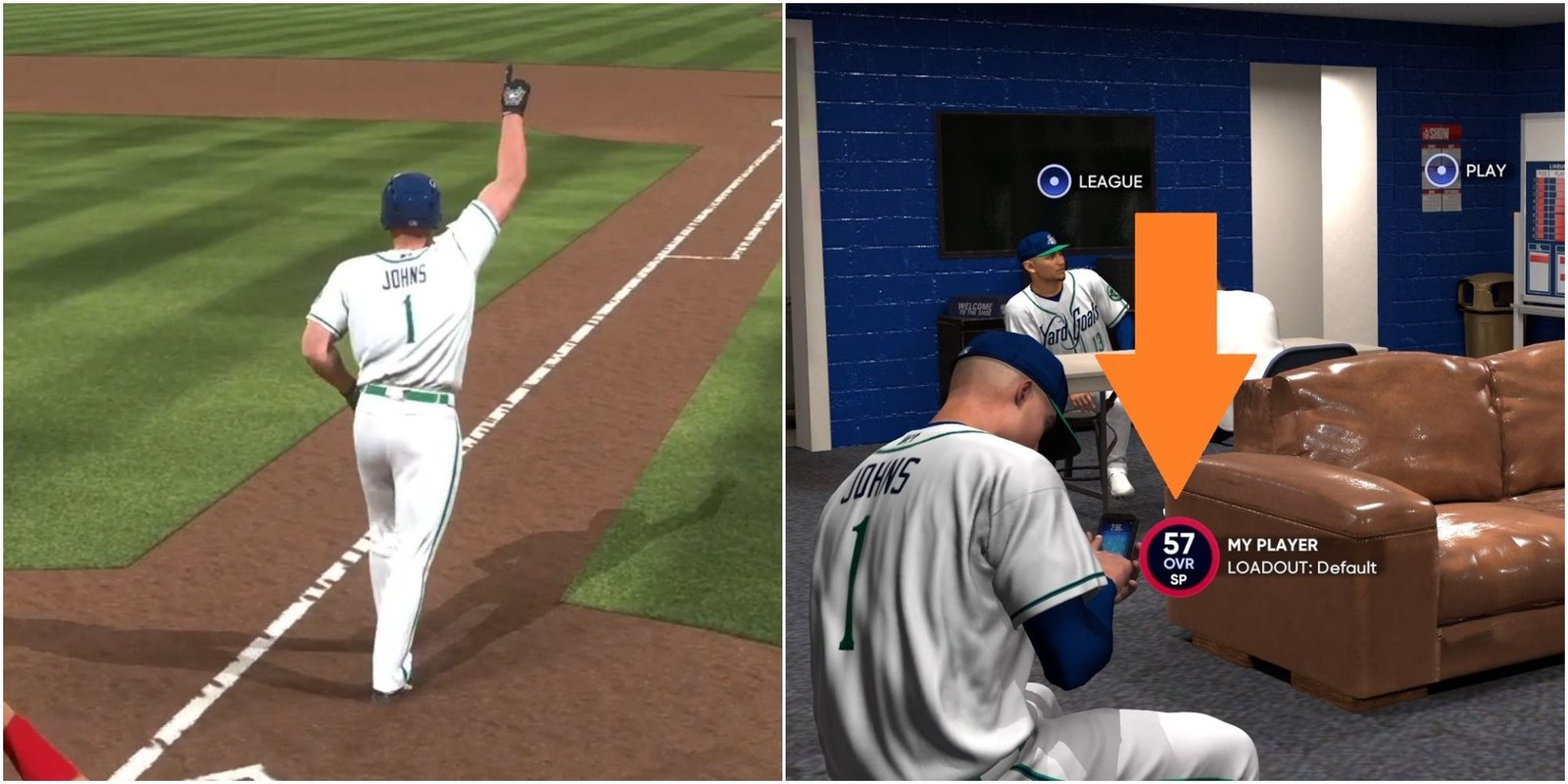1568x784 pixels.
Task: Open the MY PLAYER details panel
Action: click(x=1272, y=544)
